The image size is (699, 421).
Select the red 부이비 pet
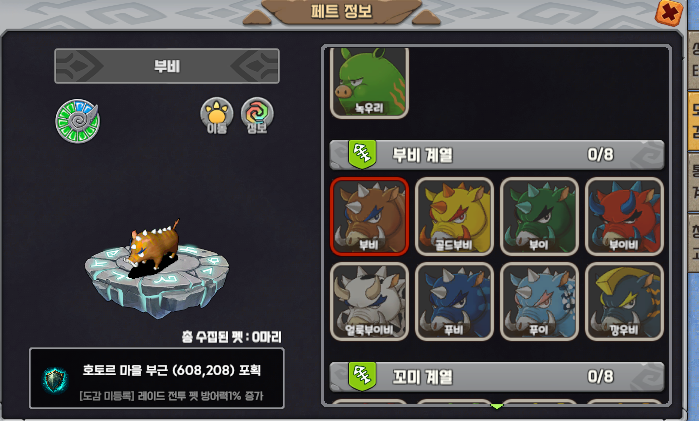[624, 215]
